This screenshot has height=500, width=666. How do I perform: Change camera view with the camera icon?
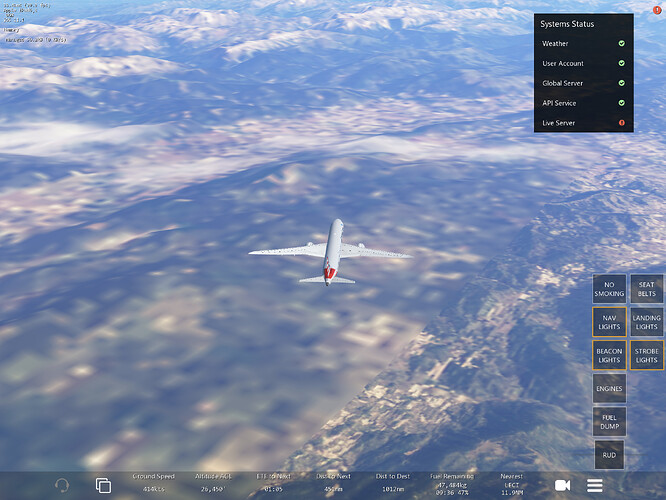[x=562, y=485]
